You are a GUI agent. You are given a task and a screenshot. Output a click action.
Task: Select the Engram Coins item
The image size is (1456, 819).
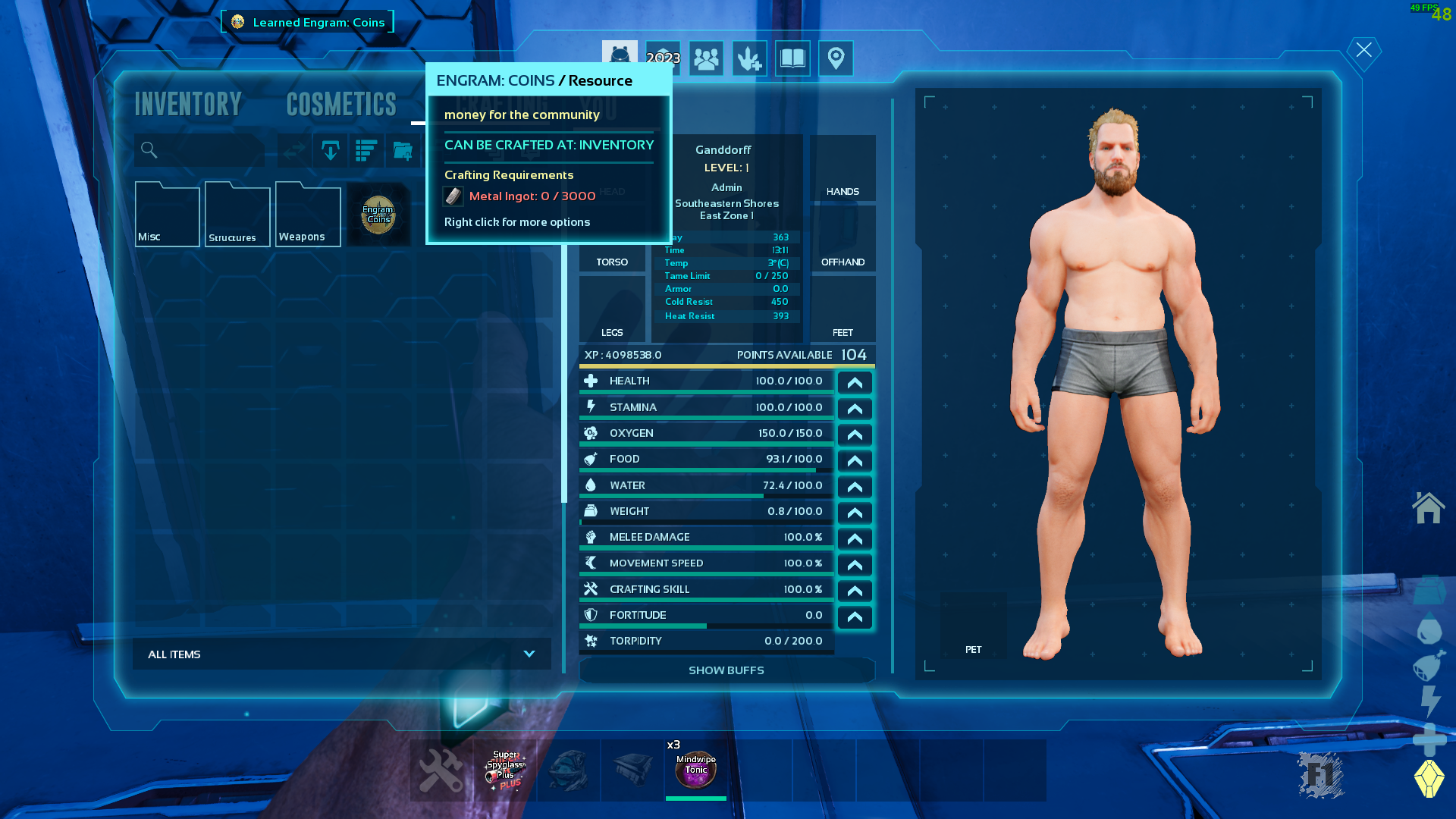[x=378, y=215]
